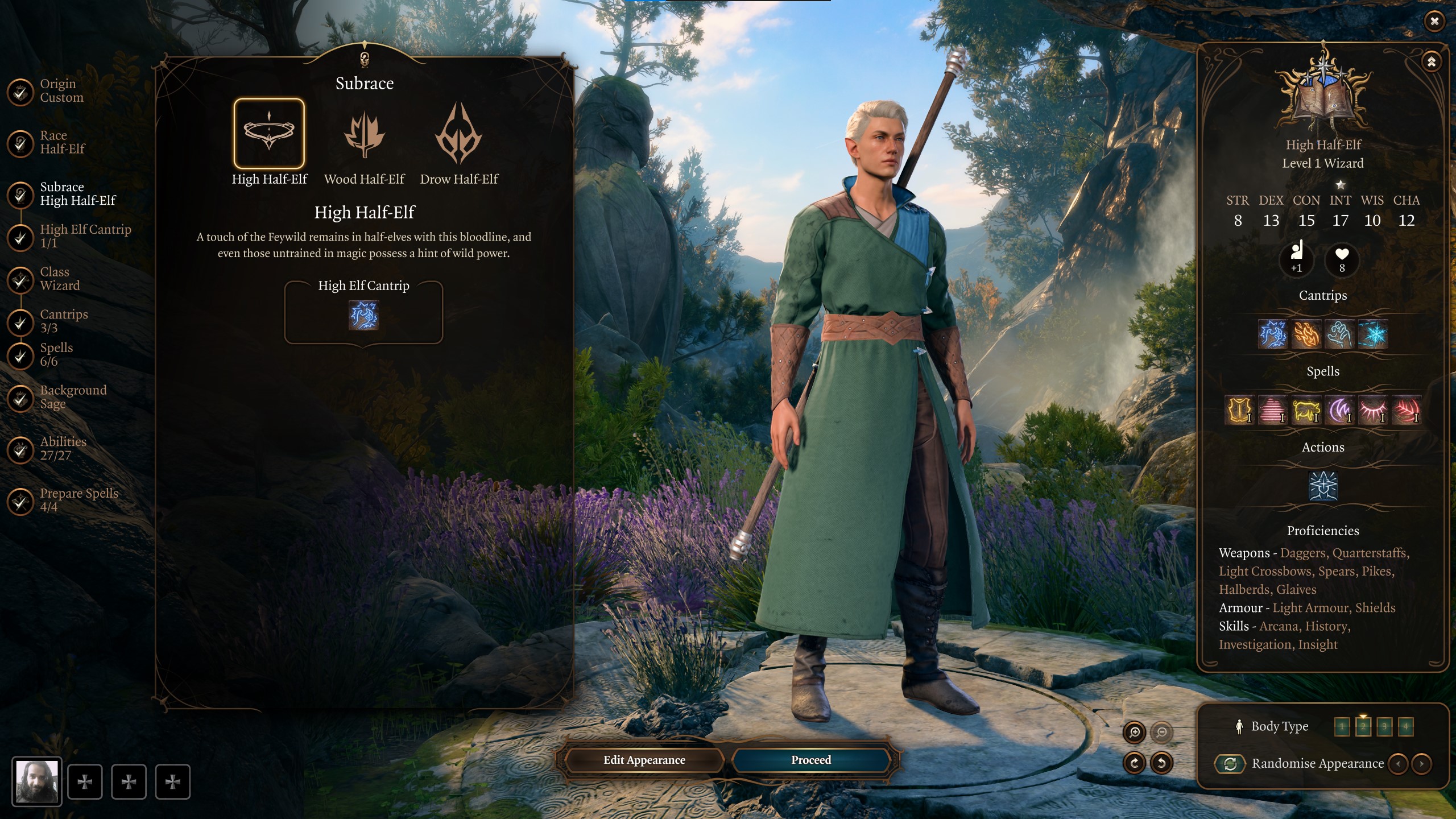The height and width of the screenshot is (819, 1456).
Task: Click the previous arrow beside Randomise Appearance
Action: [x=1398, y=764]
